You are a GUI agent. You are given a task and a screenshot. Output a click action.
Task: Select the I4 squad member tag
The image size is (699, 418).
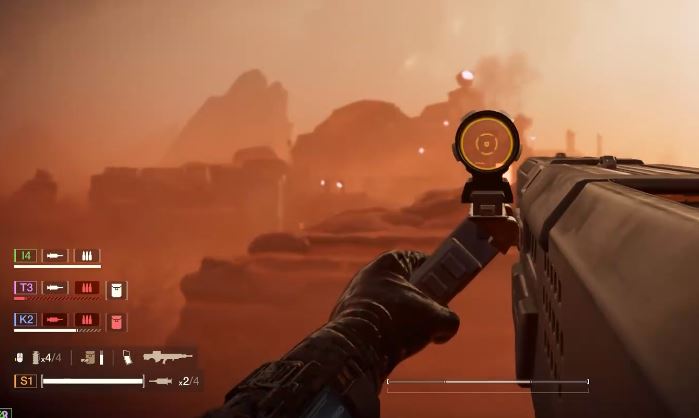[26, 255]
